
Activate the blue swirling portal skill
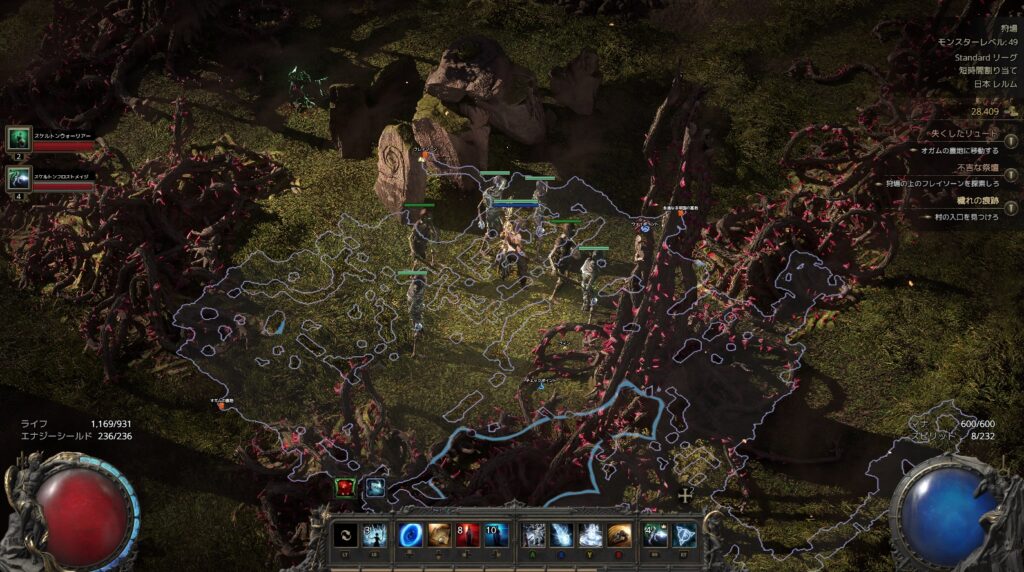click(x=410, y=535)
